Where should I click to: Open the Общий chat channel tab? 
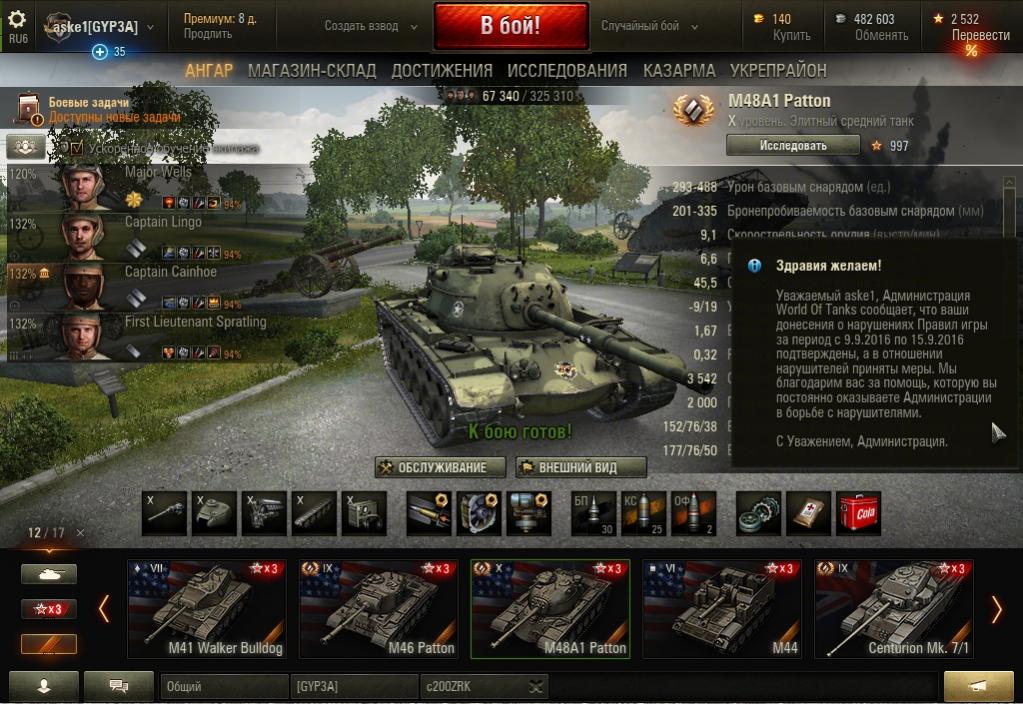(x=223, y=687)
